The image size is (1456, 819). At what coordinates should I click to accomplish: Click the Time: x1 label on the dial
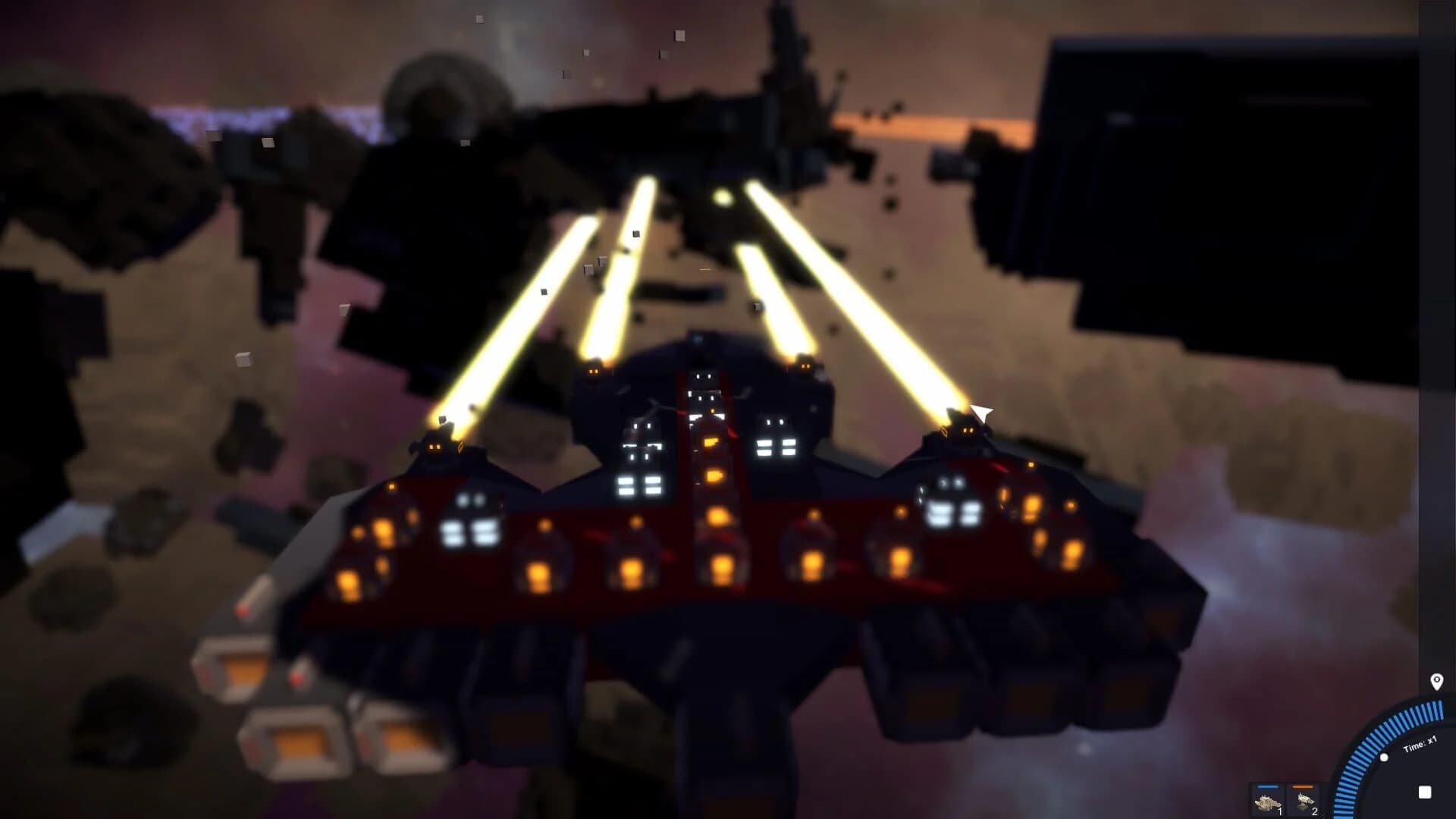pos(1420,743)
